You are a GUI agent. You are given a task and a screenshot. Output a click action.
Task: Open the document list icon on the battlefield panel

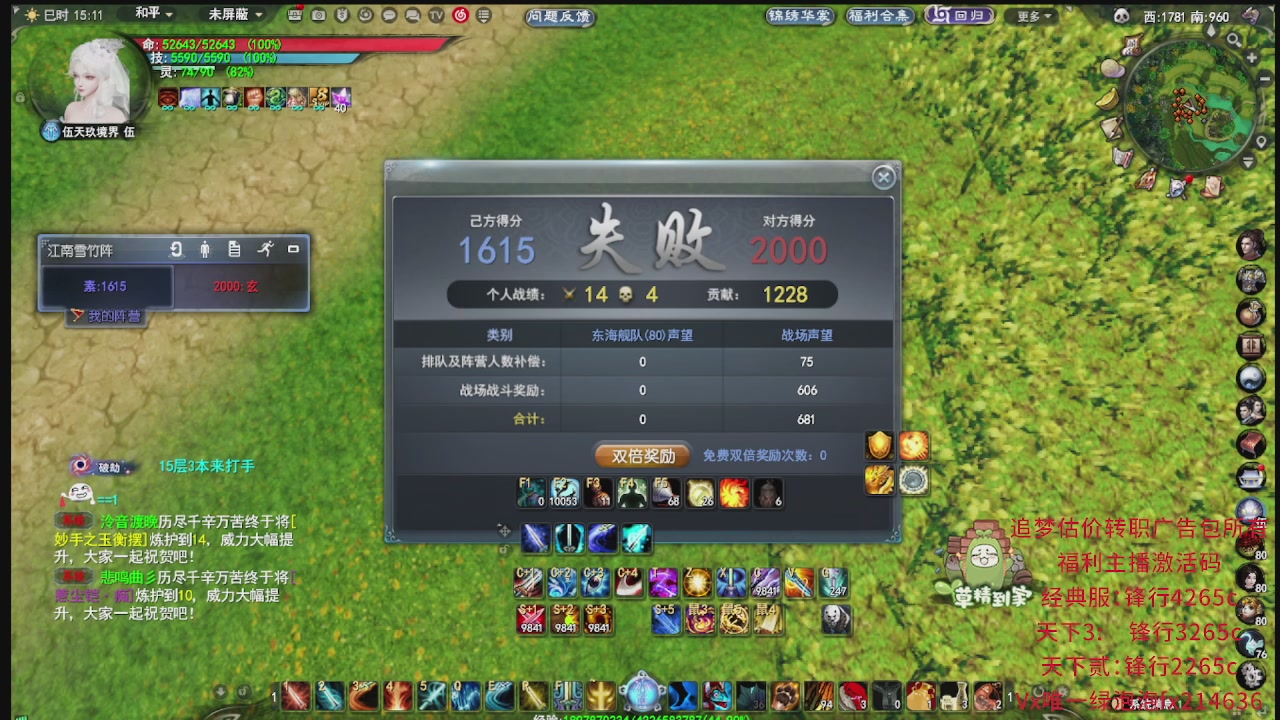click(235, 249)
